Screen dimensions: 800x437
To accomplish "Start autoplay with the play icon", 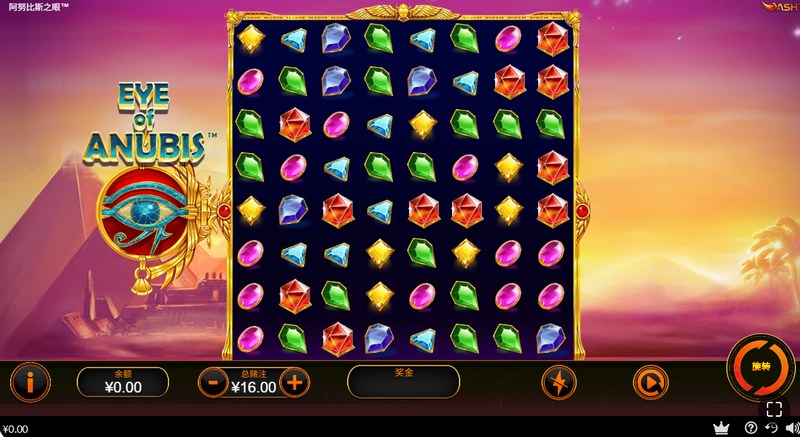I will coord(648,381).
